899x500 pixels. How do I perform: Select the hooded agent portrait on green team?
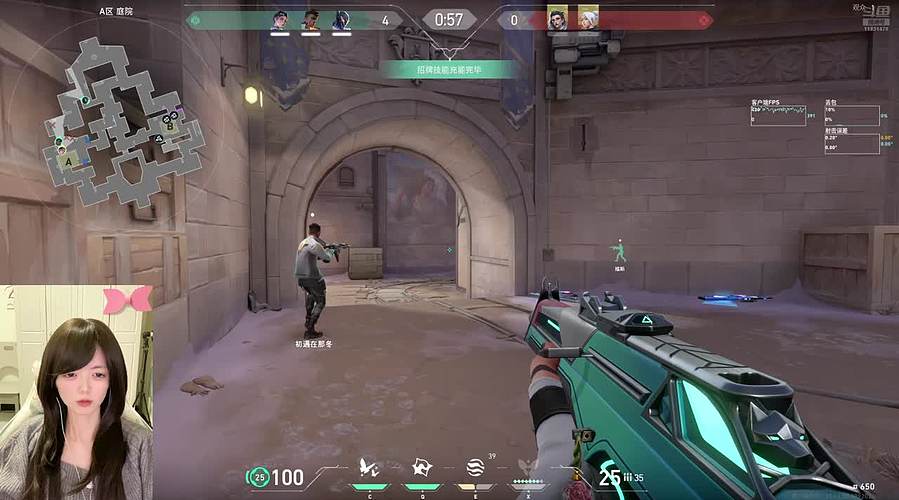[x=340, y=20]
